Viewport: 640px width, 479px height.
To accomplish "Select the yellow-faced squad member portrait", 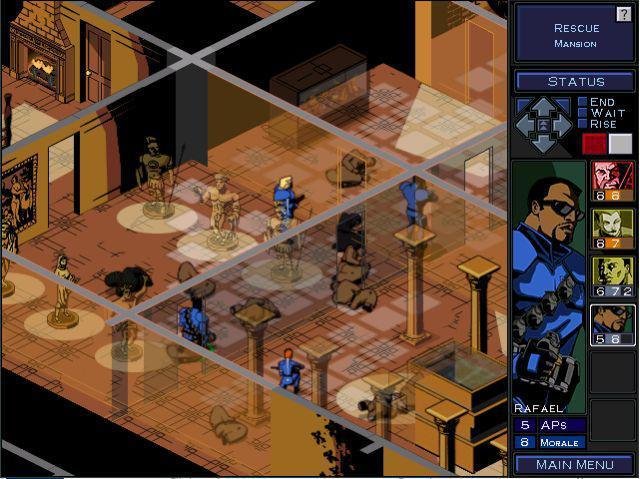I will click(613, 277).
